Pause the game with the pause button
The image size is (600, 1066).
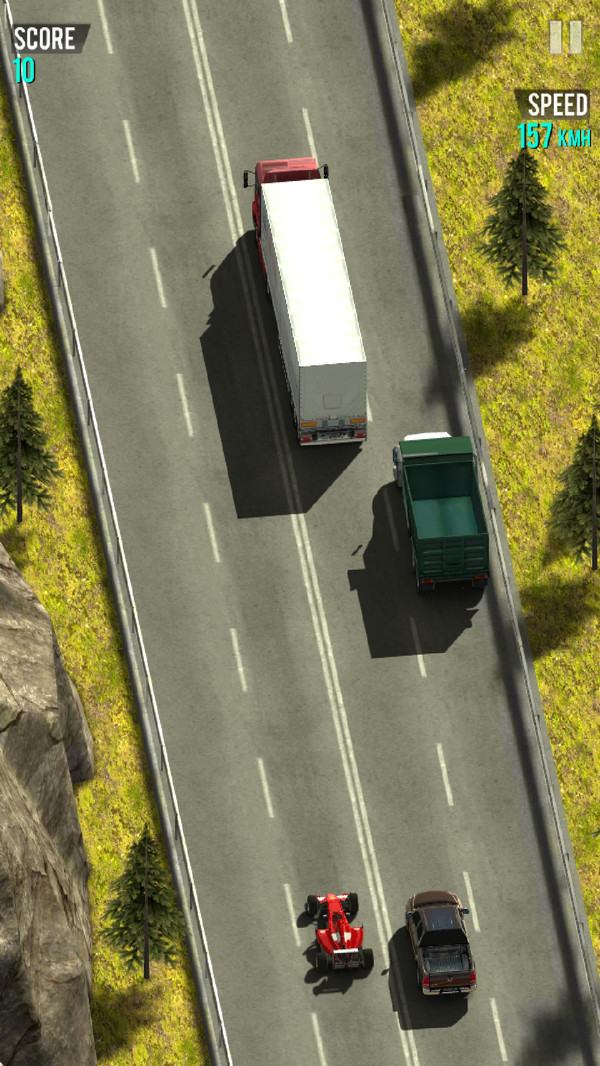point(565,38)
